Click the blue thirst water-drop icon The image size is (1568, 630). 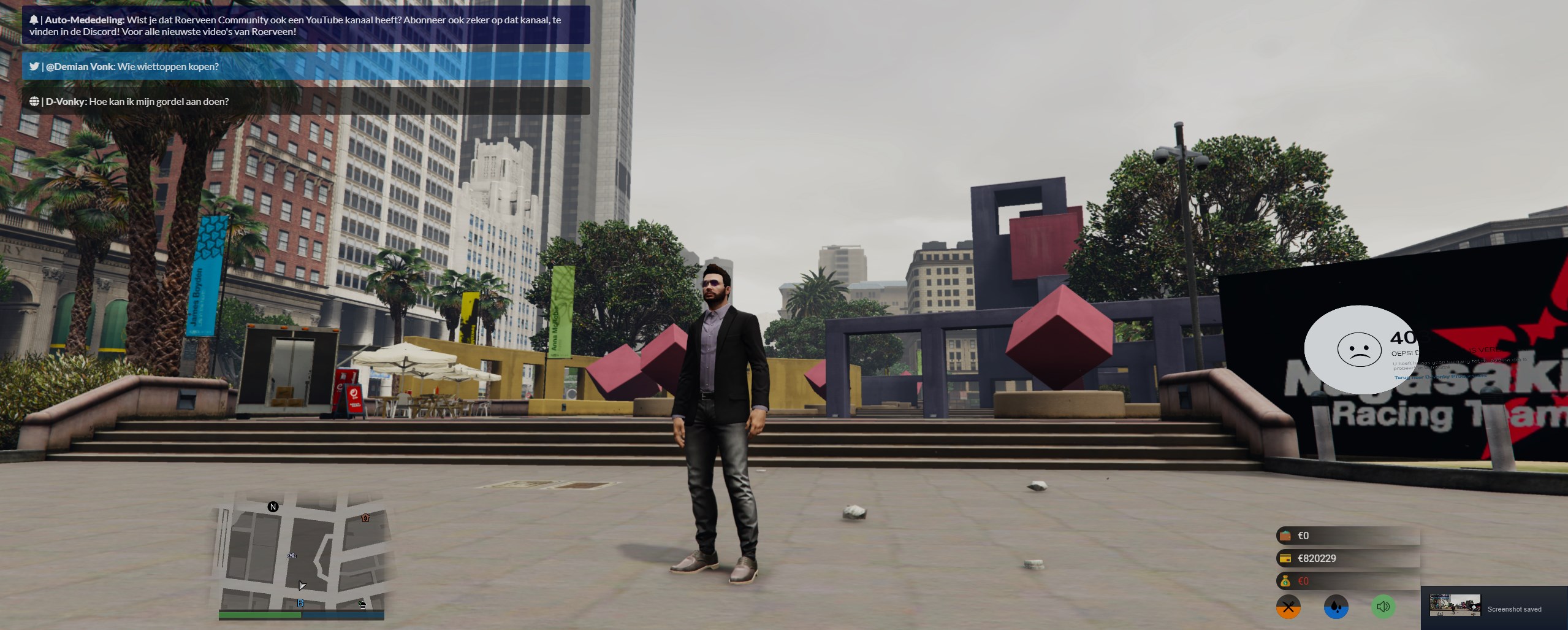(1336, 607)
